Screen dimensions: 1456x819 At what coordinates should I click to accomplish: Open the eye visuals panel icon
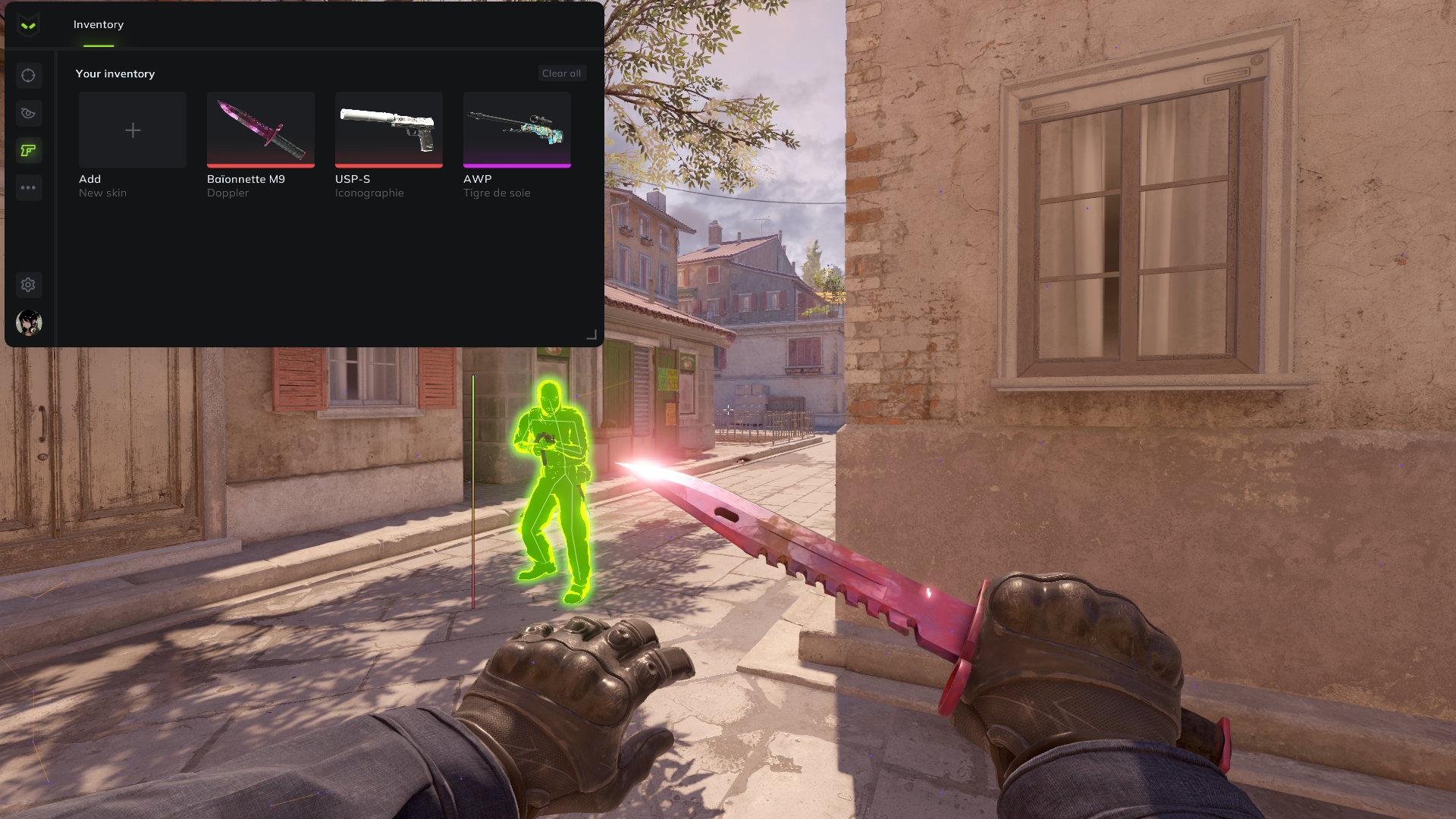tap(29, 113)
